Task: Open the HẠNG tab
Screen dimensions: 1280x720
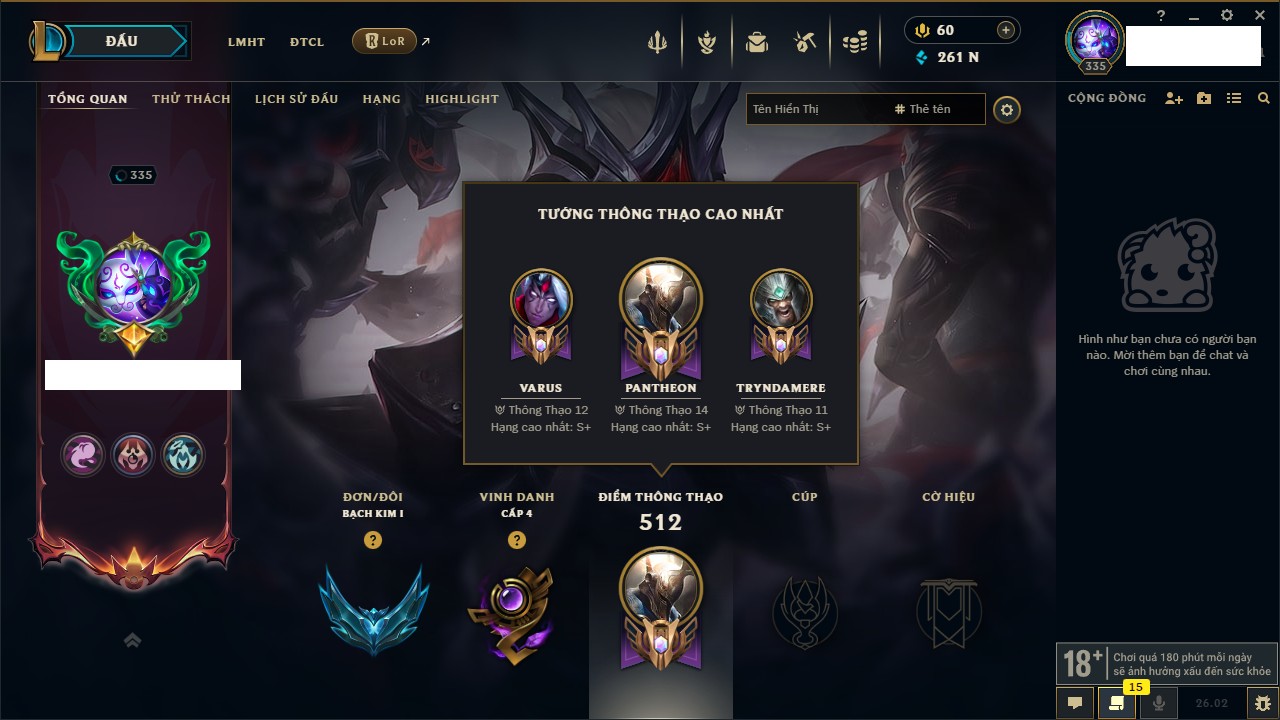Action: pyautogui.click(x=381, y=99)
